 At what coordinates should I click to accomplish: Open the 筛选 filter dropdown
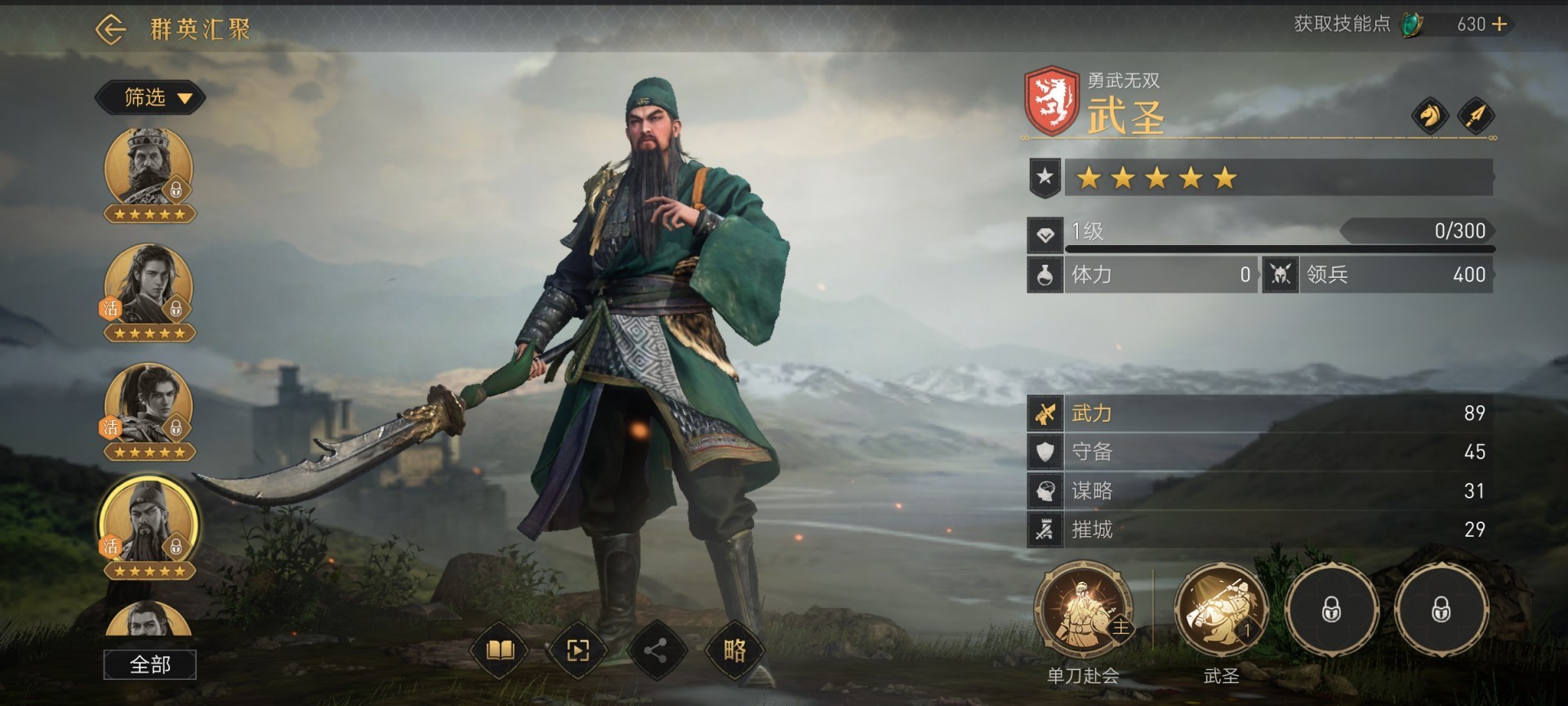click(x=150, y=98)
